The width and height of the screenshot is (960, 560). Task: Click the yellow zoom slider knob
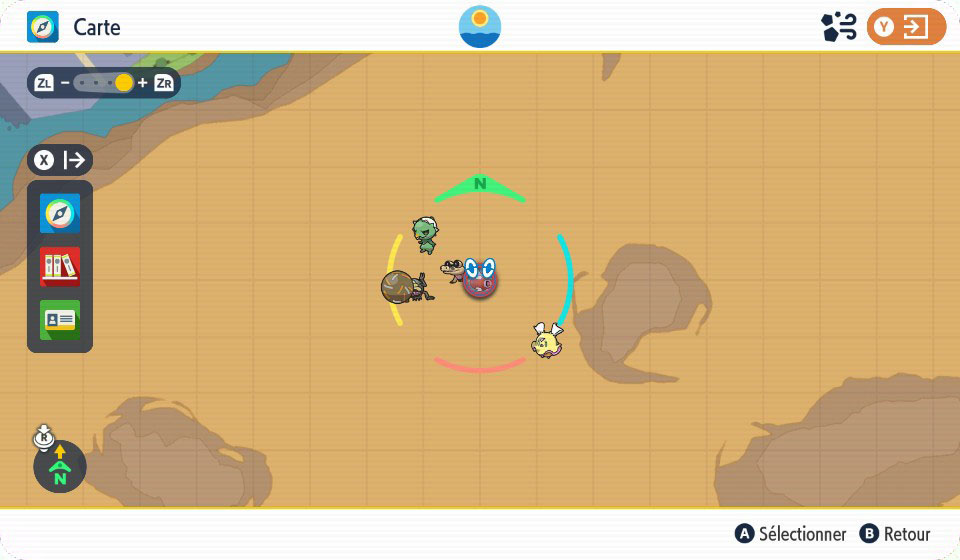(x=124, y=83)
